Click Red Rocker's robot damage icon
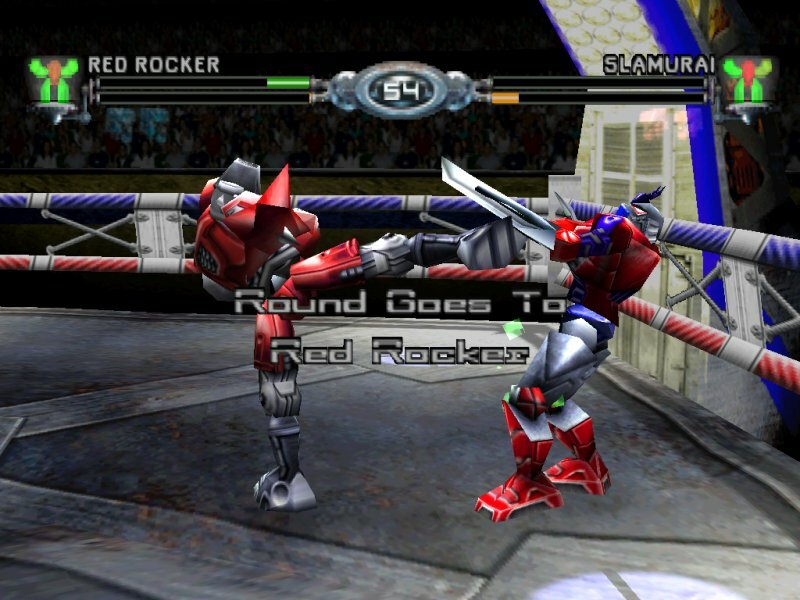 pos(54,83)
